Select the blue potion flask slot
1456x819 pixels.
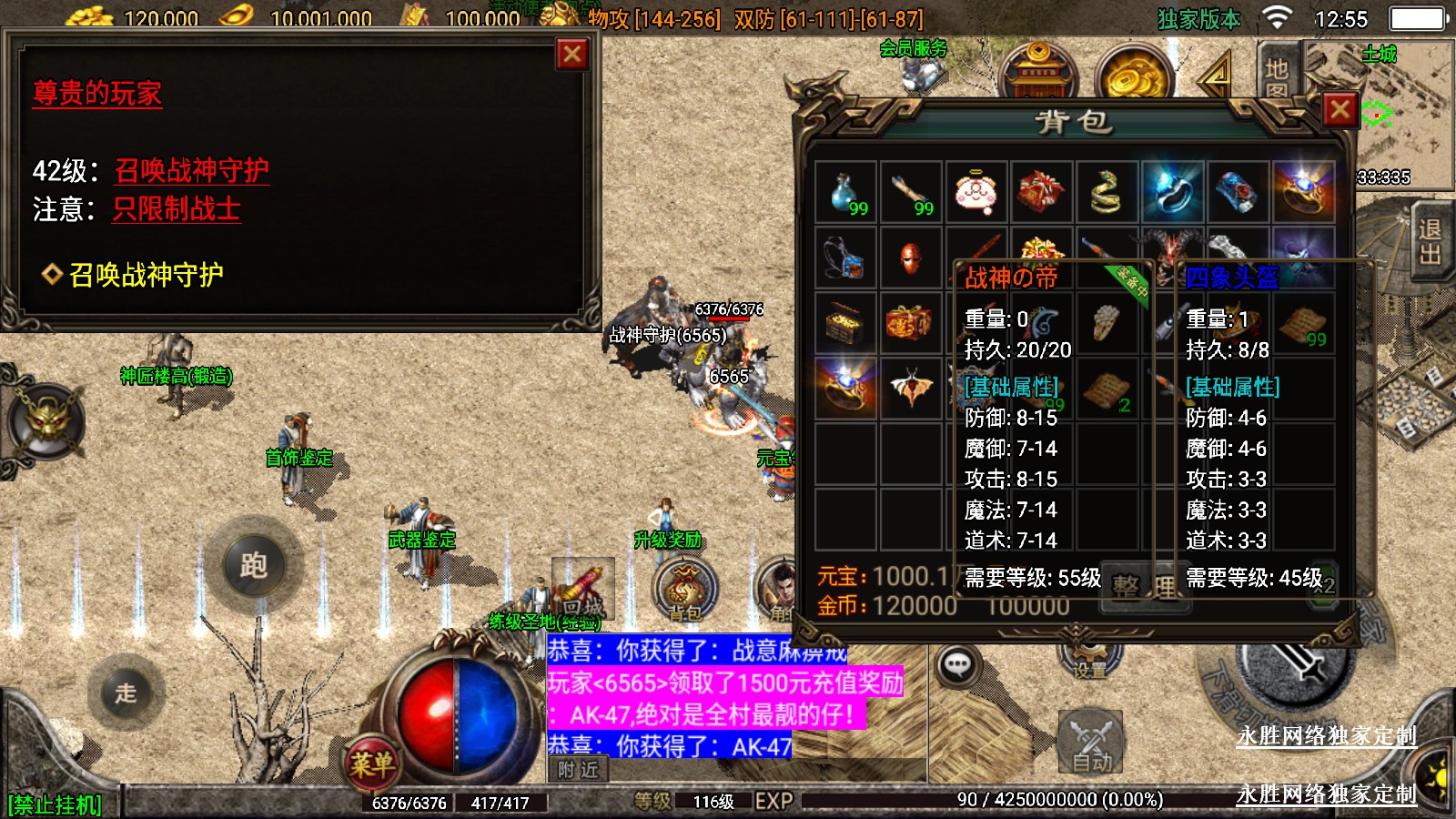(845, 192)
